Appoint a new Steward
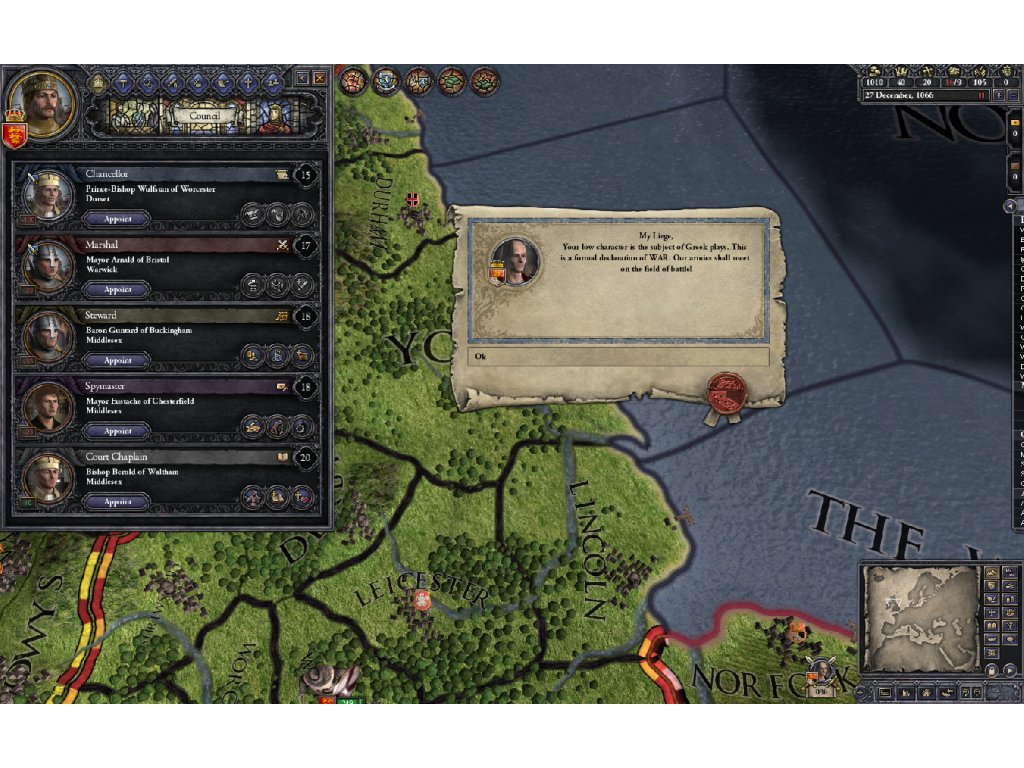1024x768 pixels. [118, 360]
